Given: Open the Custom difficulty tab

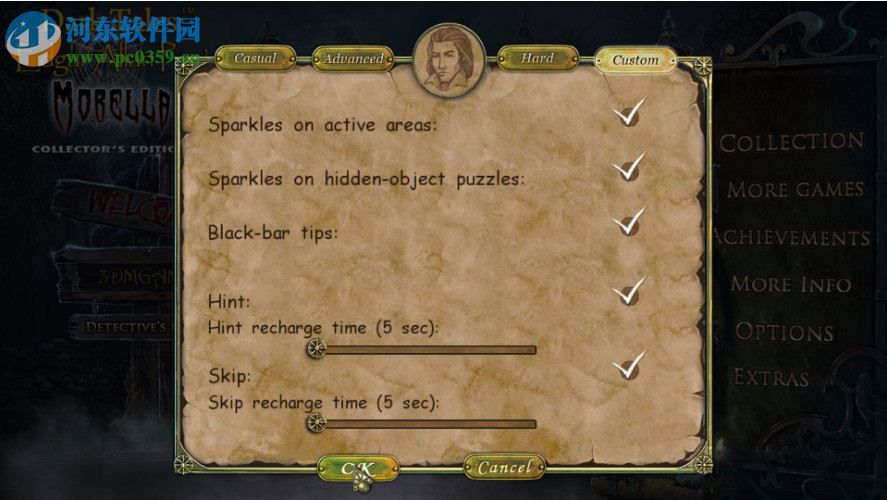Looking at the screenshot, I should (635, 60).
